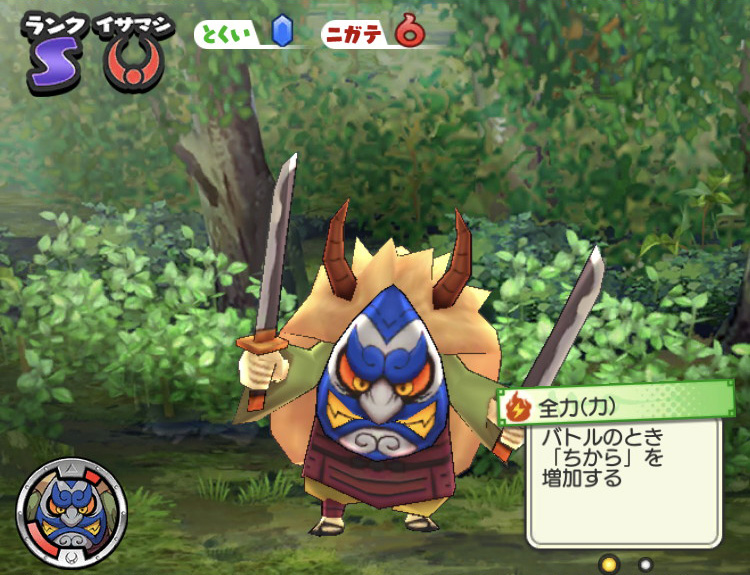Image resolution: width=750 pixels, height=575 pixels.
Task: Tap the skill description text box
Action: click(x=620, y=480)
